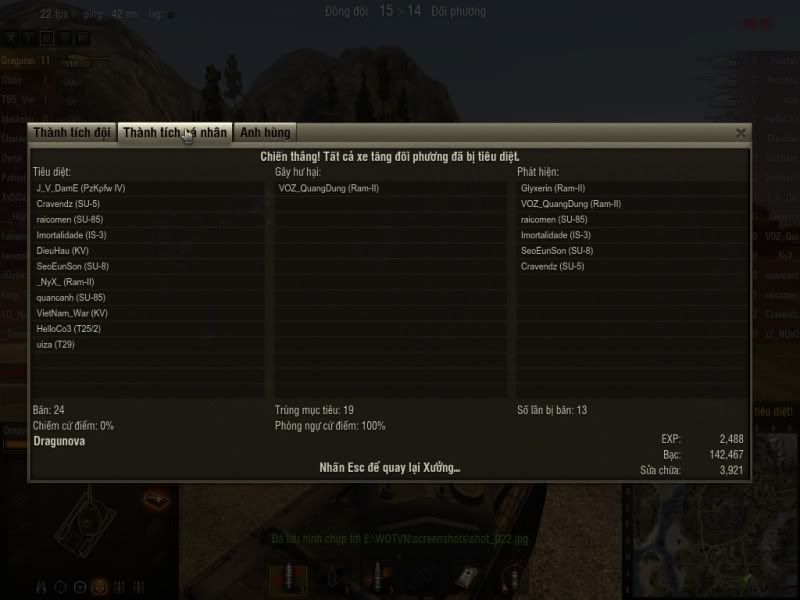Select HelloCo3 (T25/2) entry
The image size is (800, 600).
69,329
